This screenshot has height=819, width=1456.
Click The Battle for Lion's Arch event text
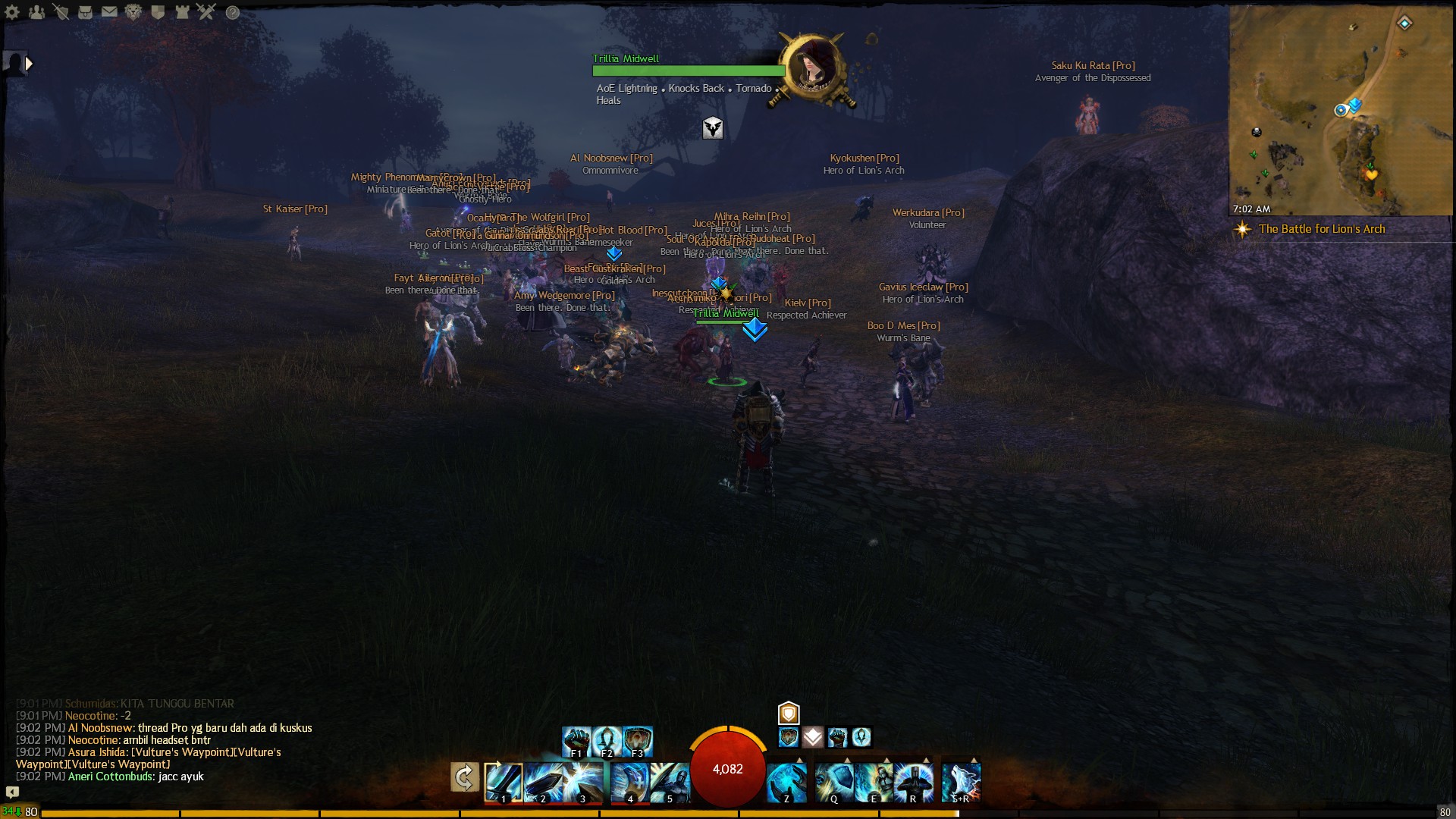[1322, 229]
